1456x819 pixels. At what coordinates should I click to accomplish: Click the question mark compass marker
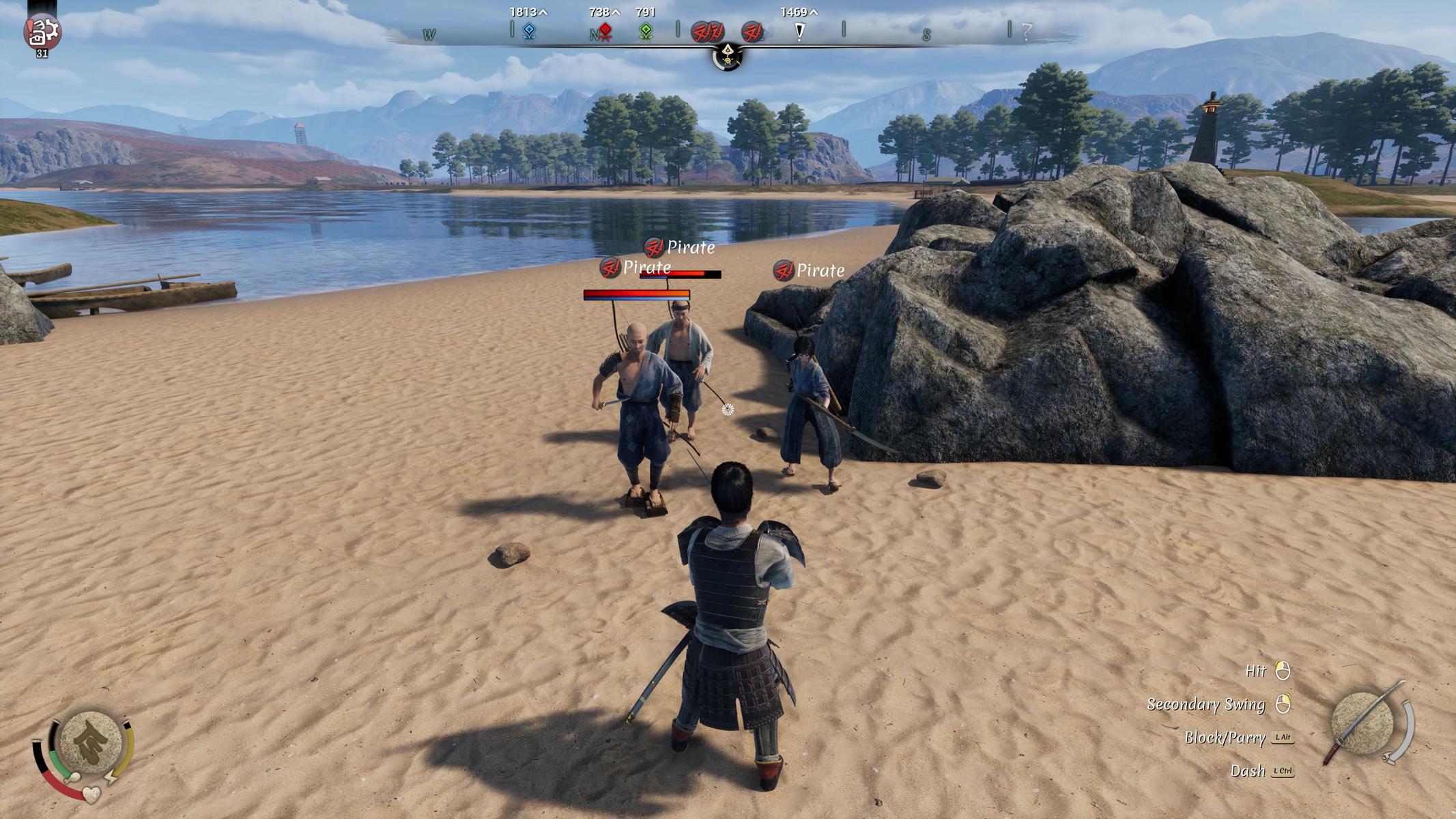[1026, 31]
